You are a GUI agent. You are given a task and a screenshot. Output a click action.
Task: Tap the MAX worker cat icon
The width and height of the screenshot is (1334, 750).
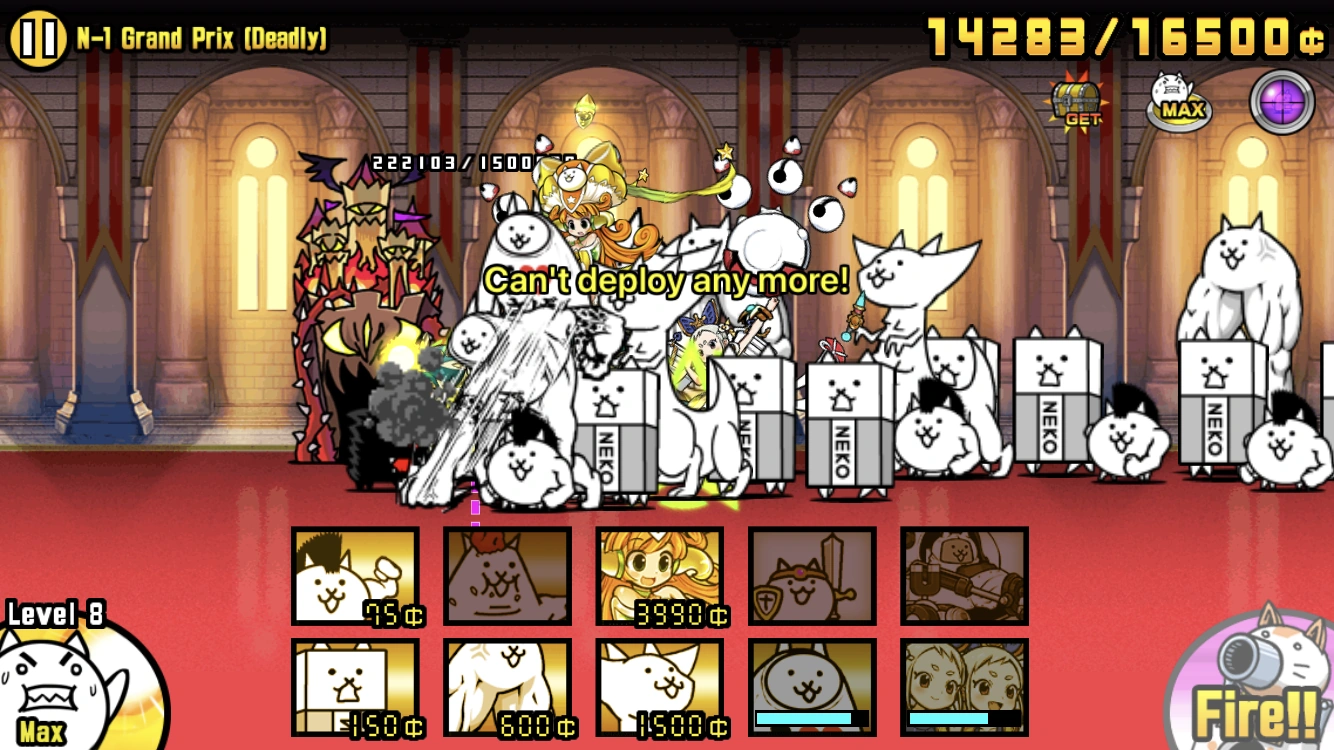[1180, 100]
